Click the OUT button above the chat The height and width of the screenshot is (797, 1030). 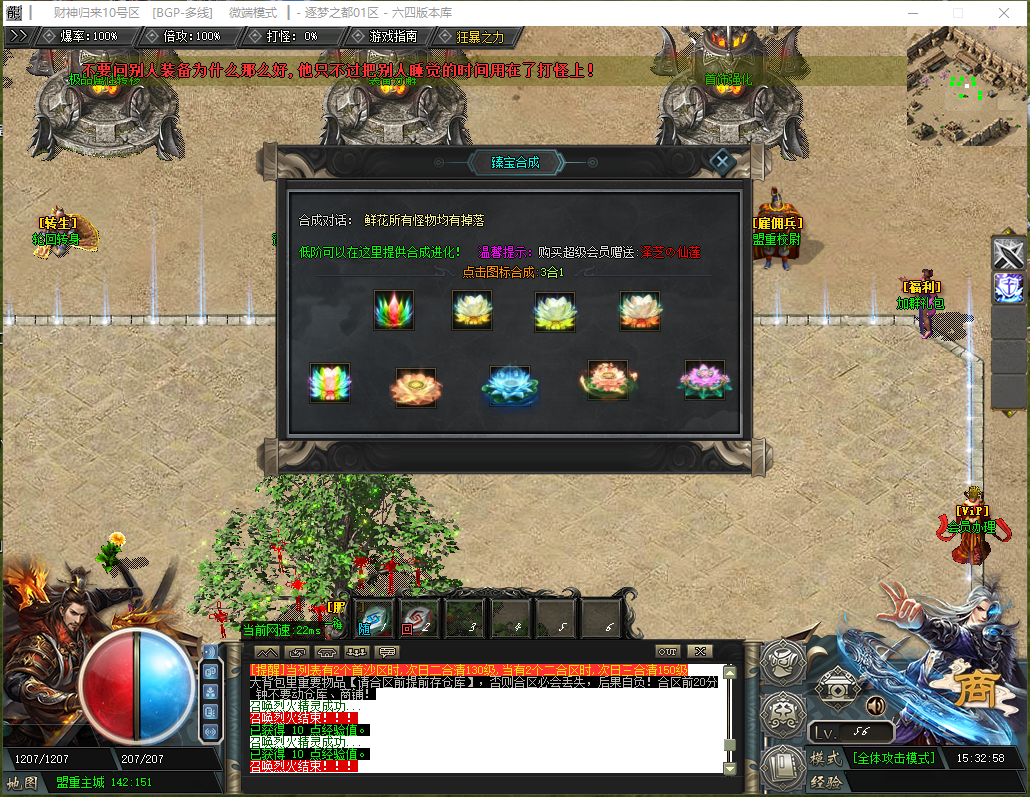click(667, 651)
